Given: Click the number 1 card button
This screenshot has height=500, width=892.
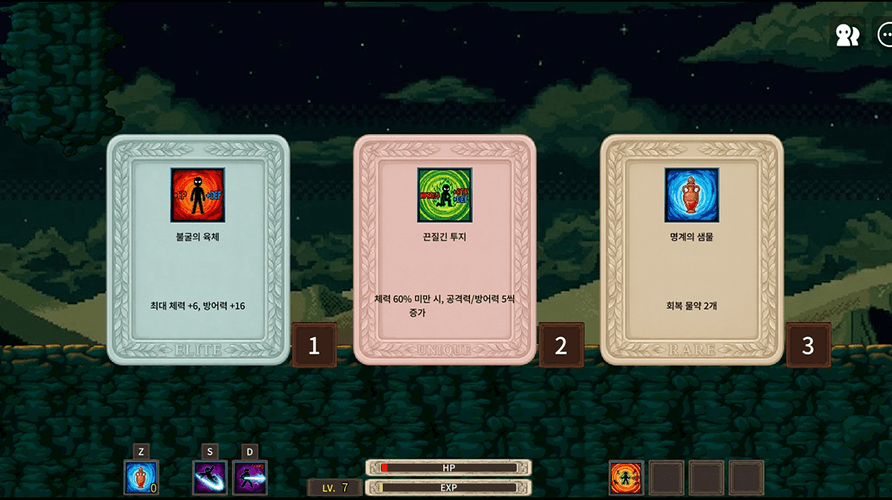Looking at the screenshot, I should pyautogui.click(x=314, y=346).
